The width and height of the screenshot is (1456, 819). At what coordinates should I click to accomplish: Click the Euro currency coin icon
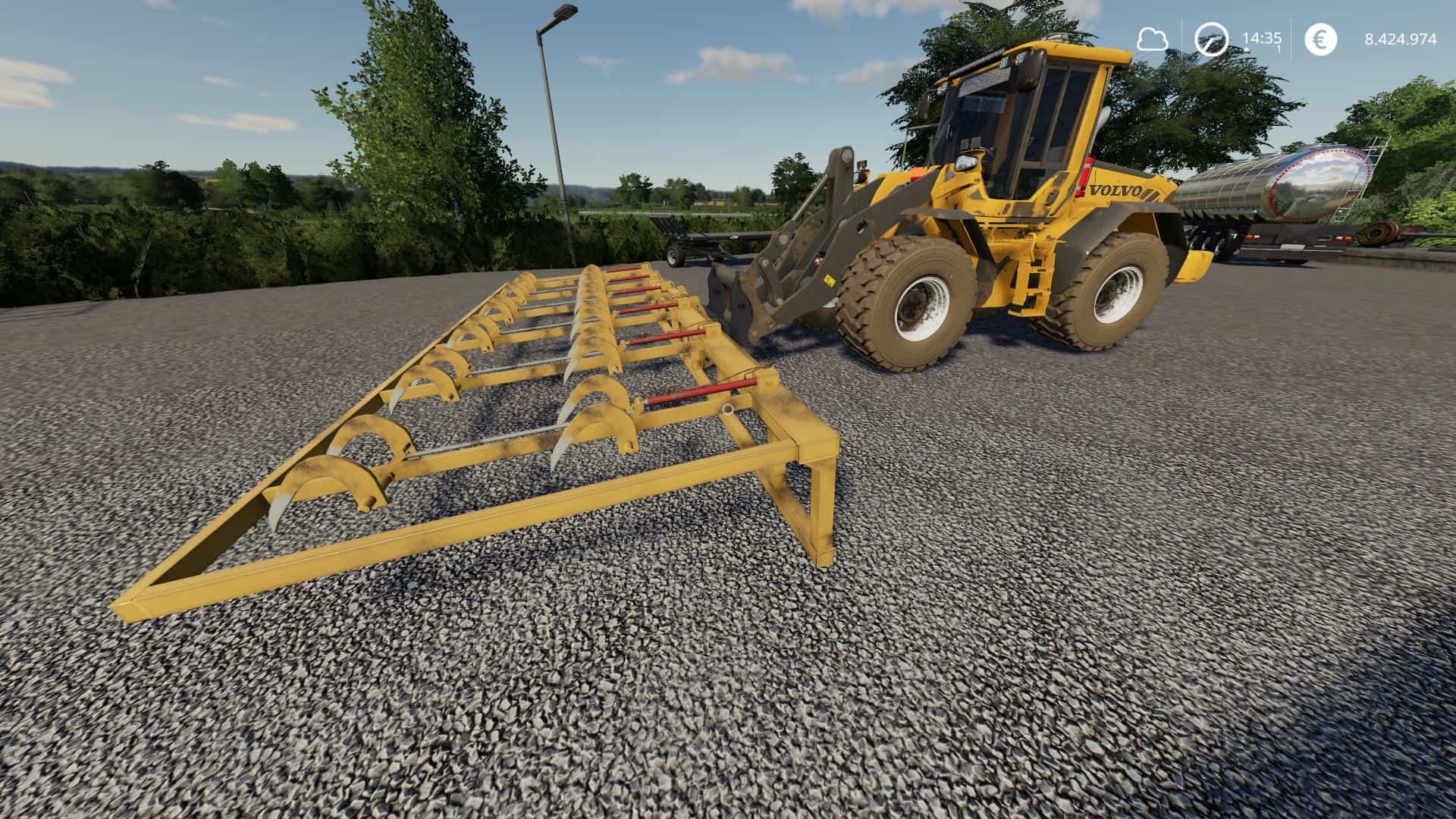1320,39
